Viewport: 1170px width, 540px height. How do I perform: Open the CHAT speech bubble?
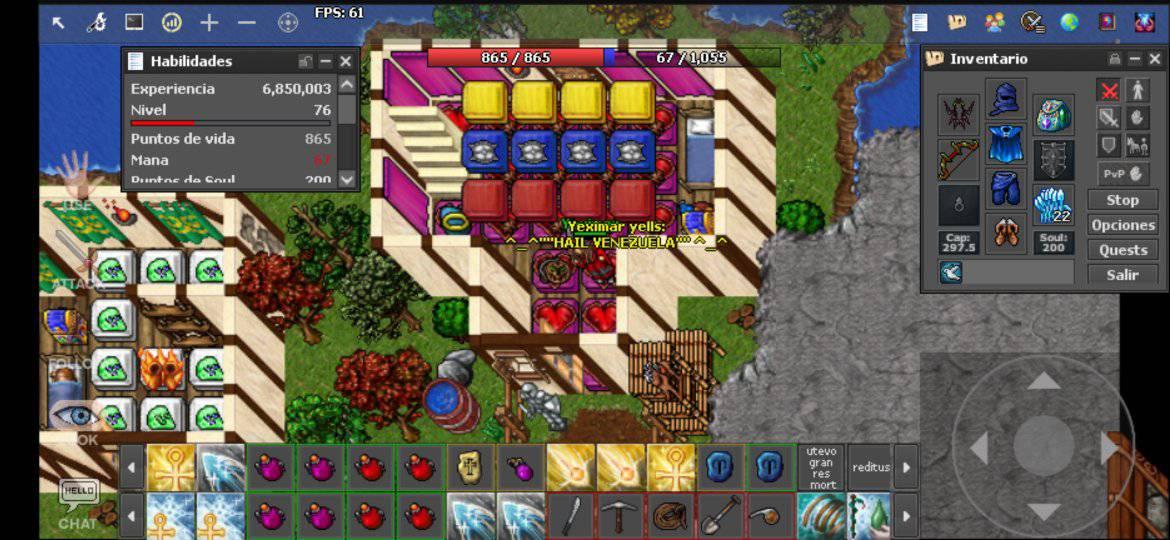(78, 498)
